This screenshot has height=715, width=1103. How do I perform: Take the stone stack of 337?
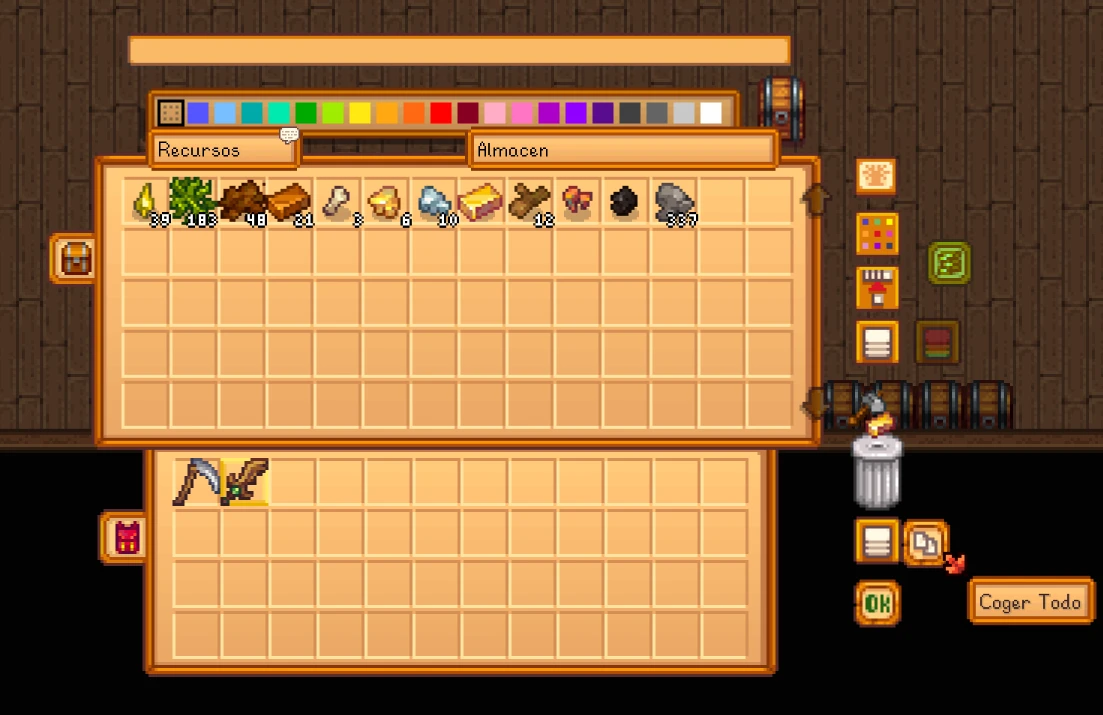coord(674,202)
